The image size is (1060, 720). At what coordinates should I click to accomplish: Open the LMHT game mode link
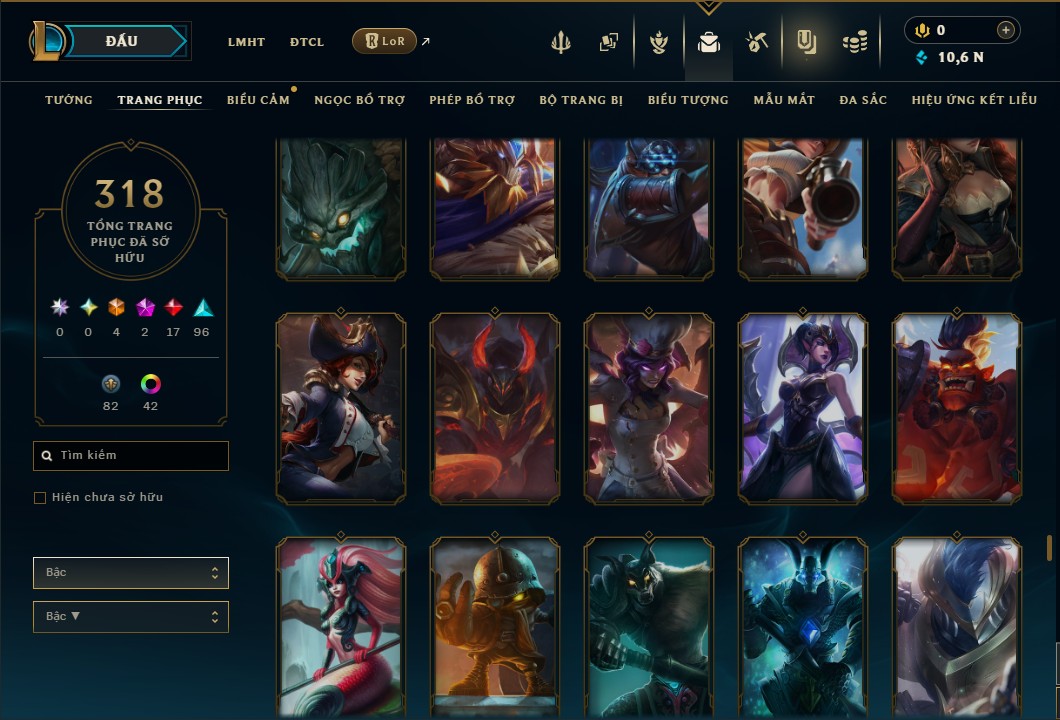tap(246, 42)
